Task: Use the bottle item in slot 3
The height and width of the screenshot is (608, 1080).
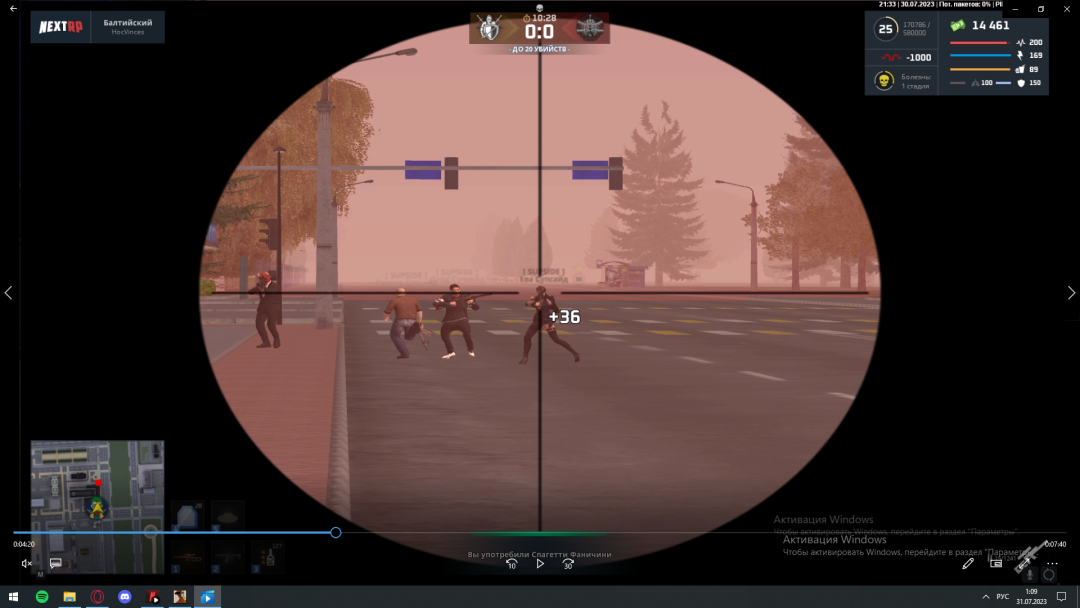Action: point(267,558)
